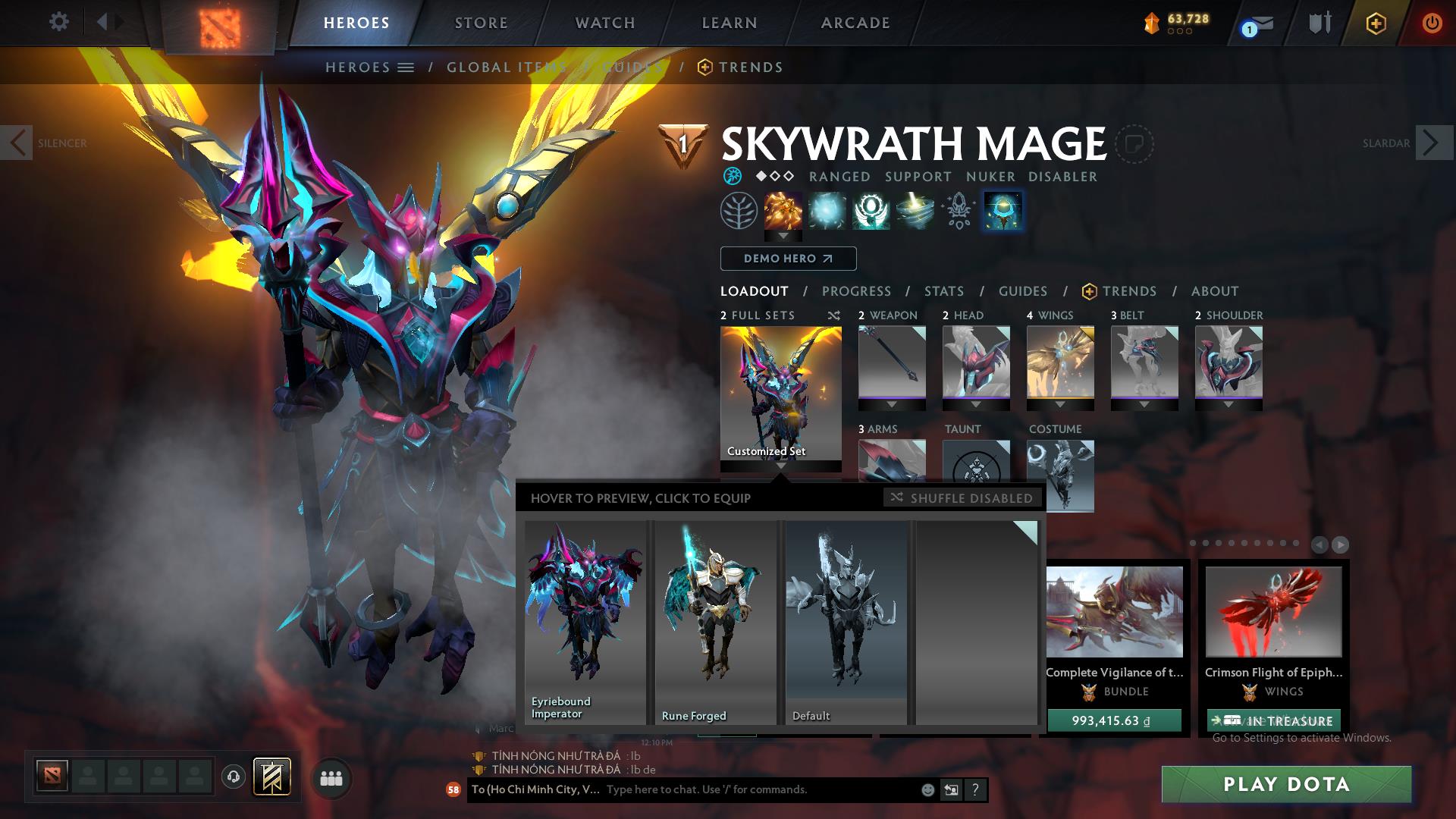Select Skywrath Mage's Arcane Bolt ability icon

point(783,211)
